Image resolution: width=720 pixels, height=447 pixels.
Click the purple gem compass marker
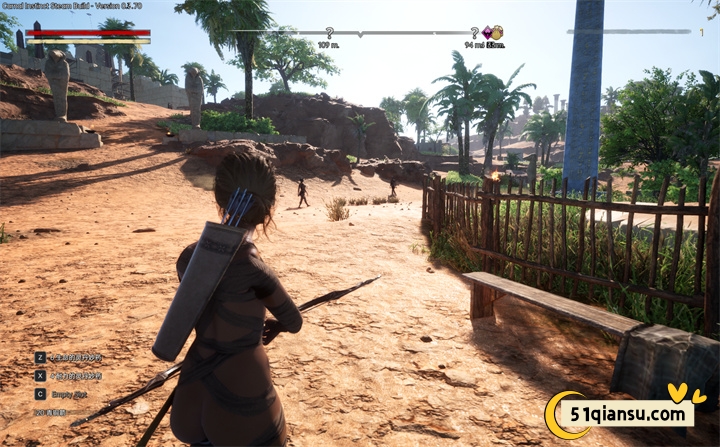(x=487, y=32)
